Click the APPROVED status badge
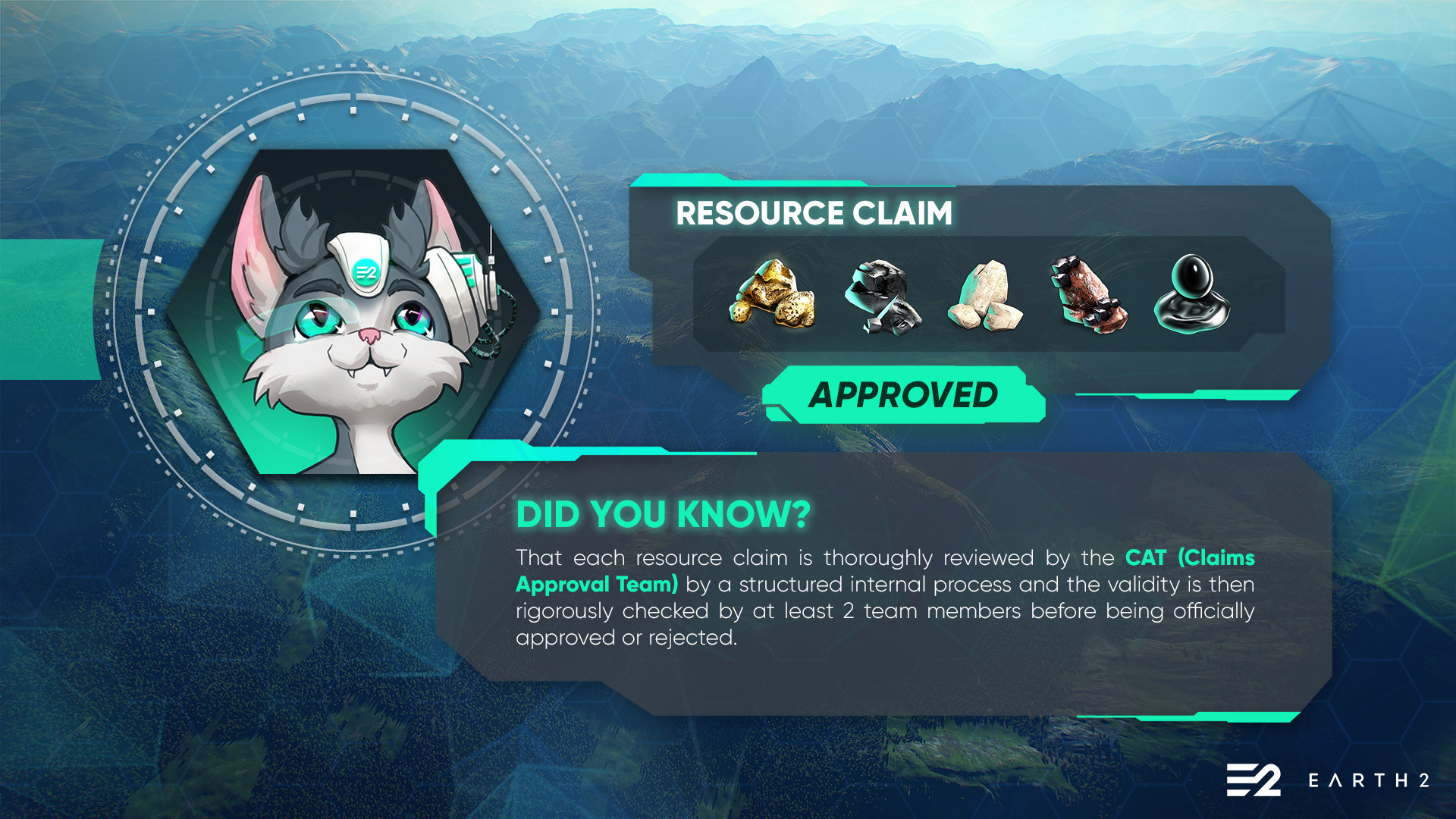 coord(903,395)
